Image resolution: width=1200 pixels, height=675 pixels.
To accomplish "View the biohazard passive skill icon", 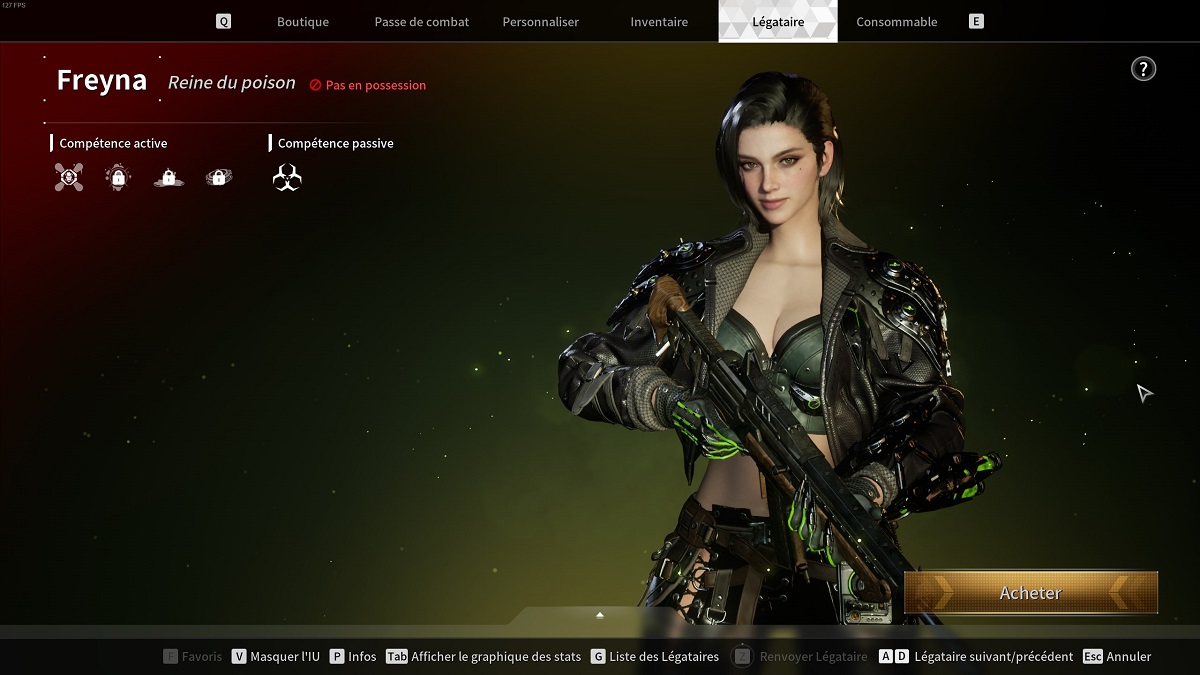I will (x=287, y=178).
